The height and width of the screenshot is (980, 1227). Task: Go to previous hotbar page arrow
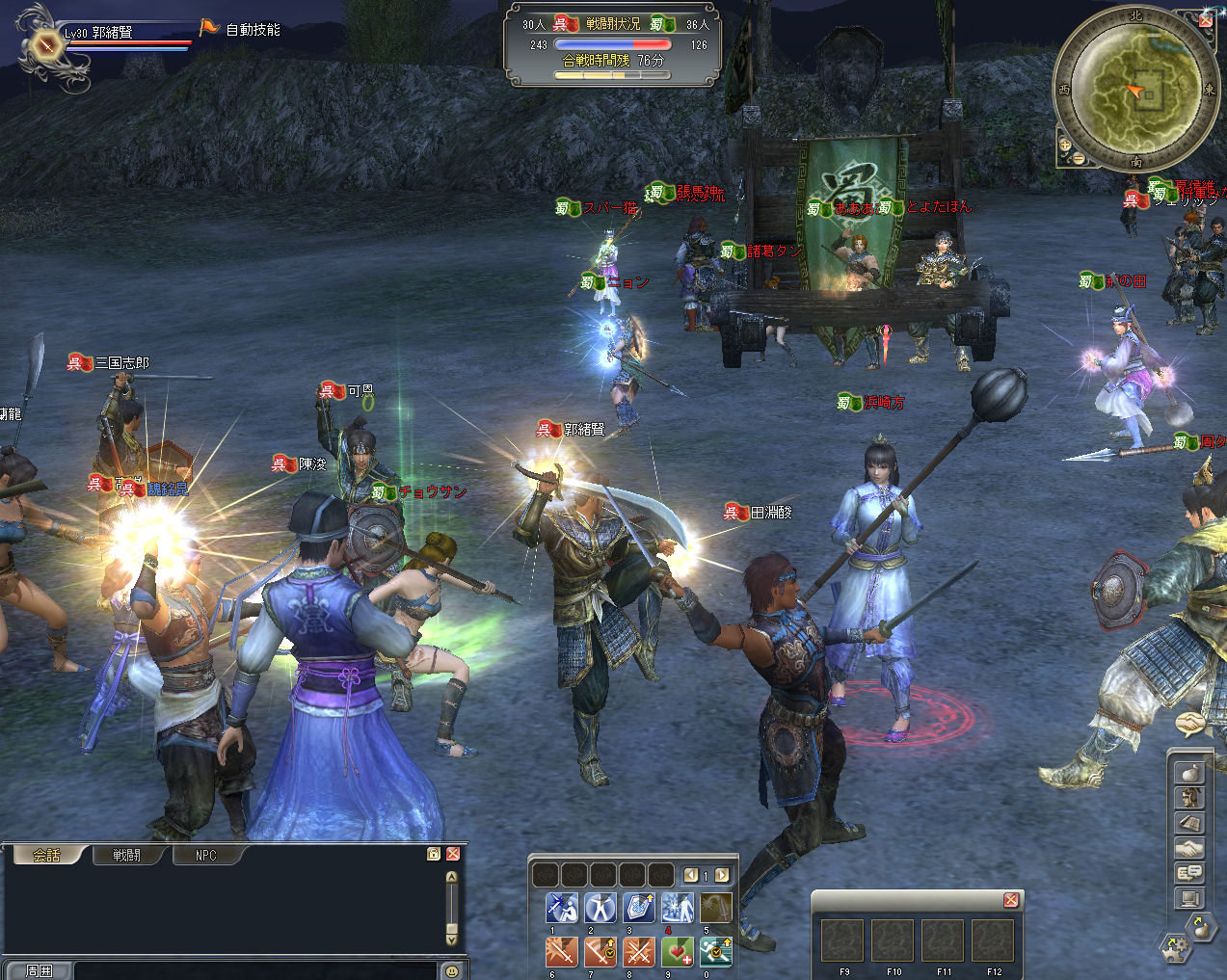[691, 875]
